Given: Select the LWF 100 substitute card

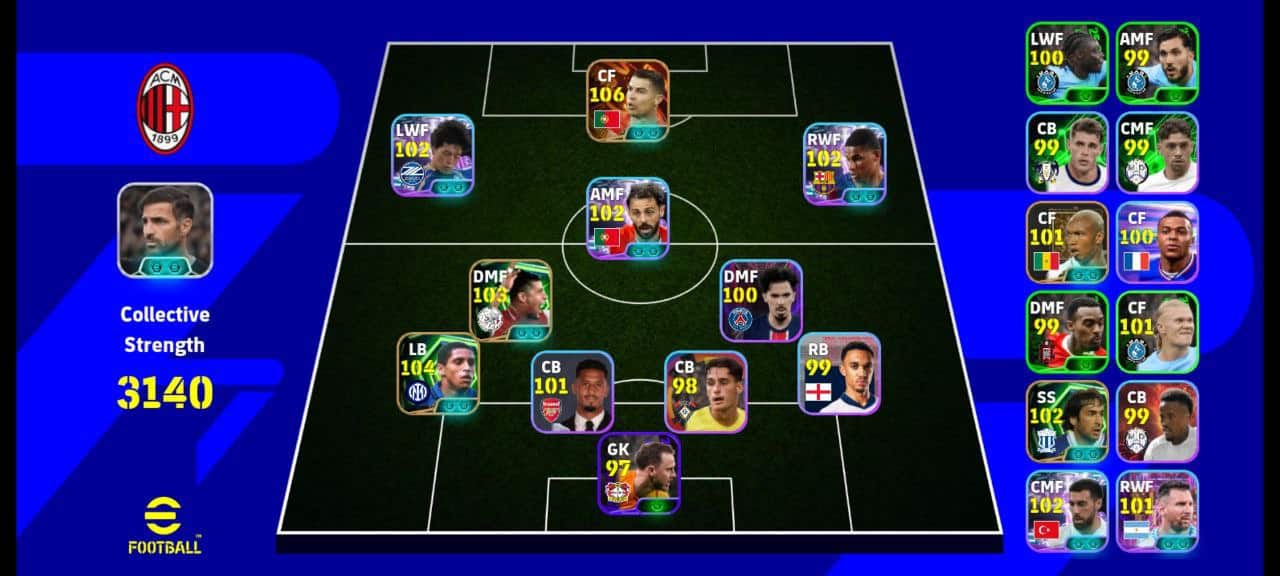Looking at the screenshot, I should 1067,62.
